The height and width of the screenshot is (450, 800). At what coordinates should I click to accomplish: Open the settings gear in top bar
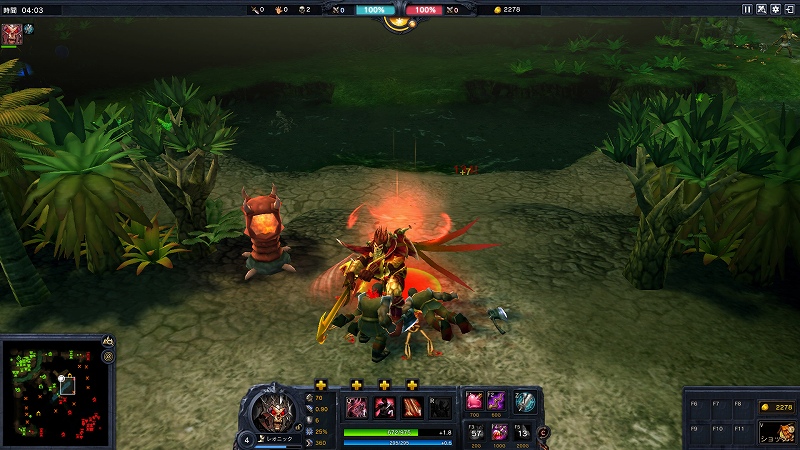775,9
